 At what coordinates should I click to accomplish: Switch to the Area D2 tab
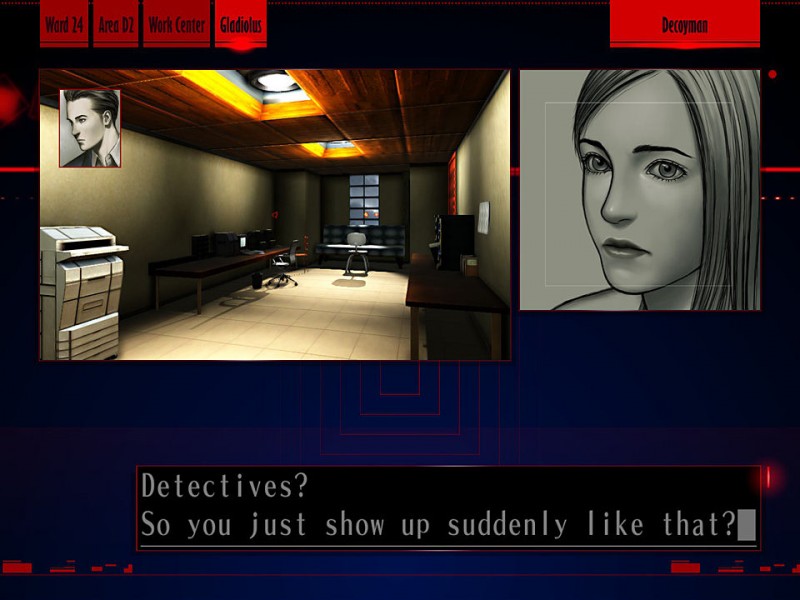click(x=116, y=26)
